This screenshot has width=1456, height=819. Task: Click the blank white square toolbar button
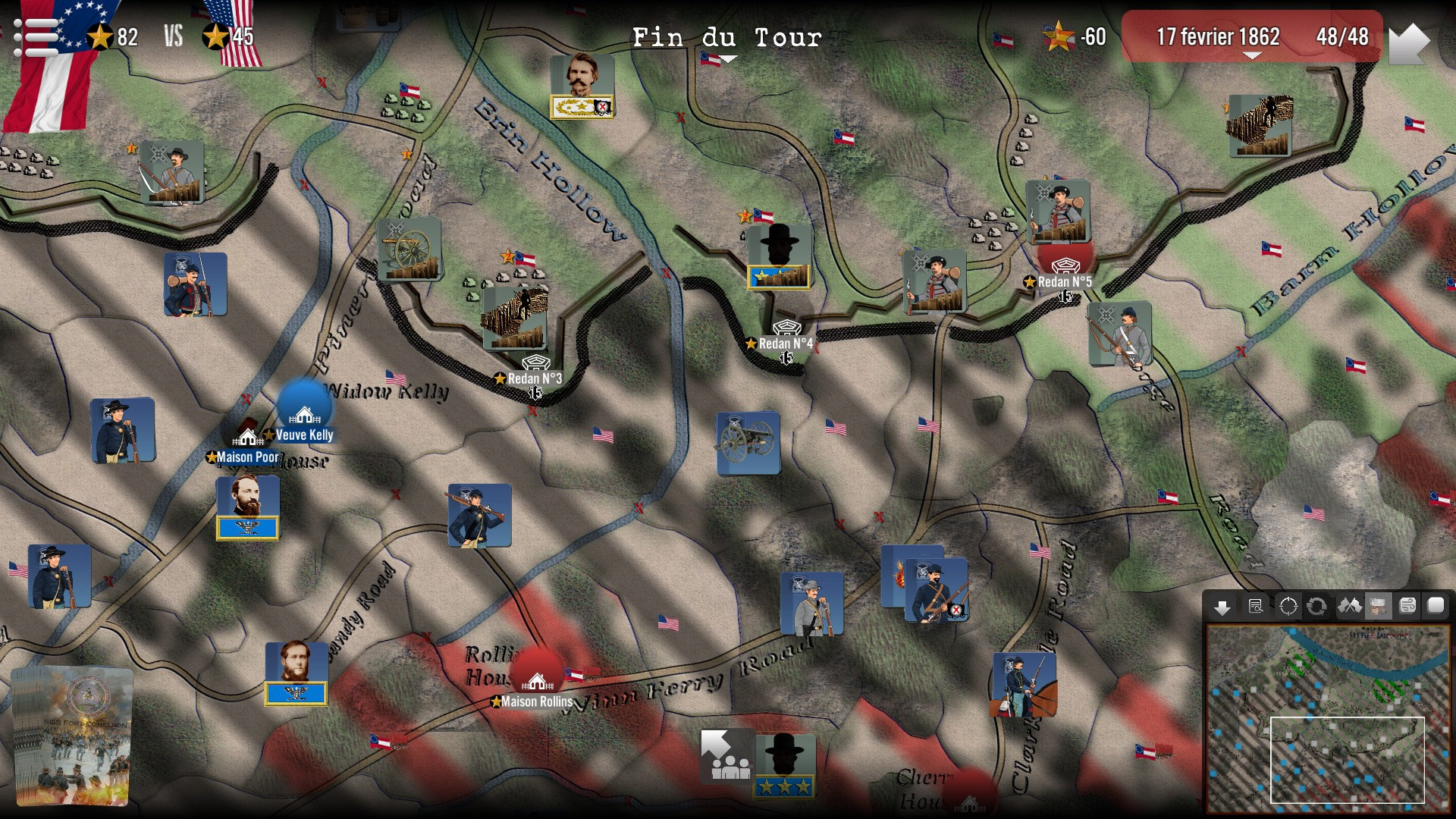click(x=1436, y=605)
